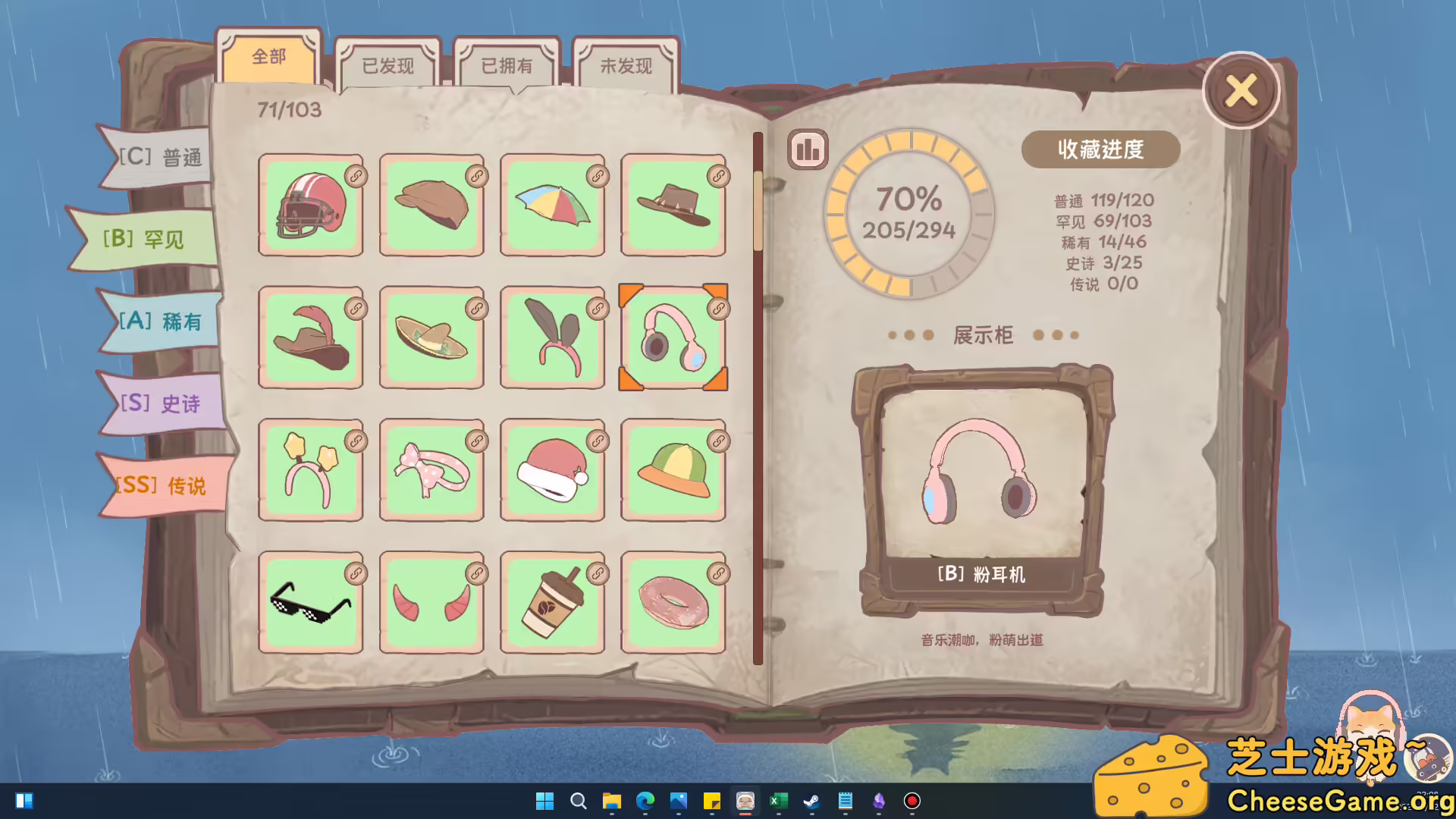Click the 收藏进度 button

click(x=1100, y=149)
